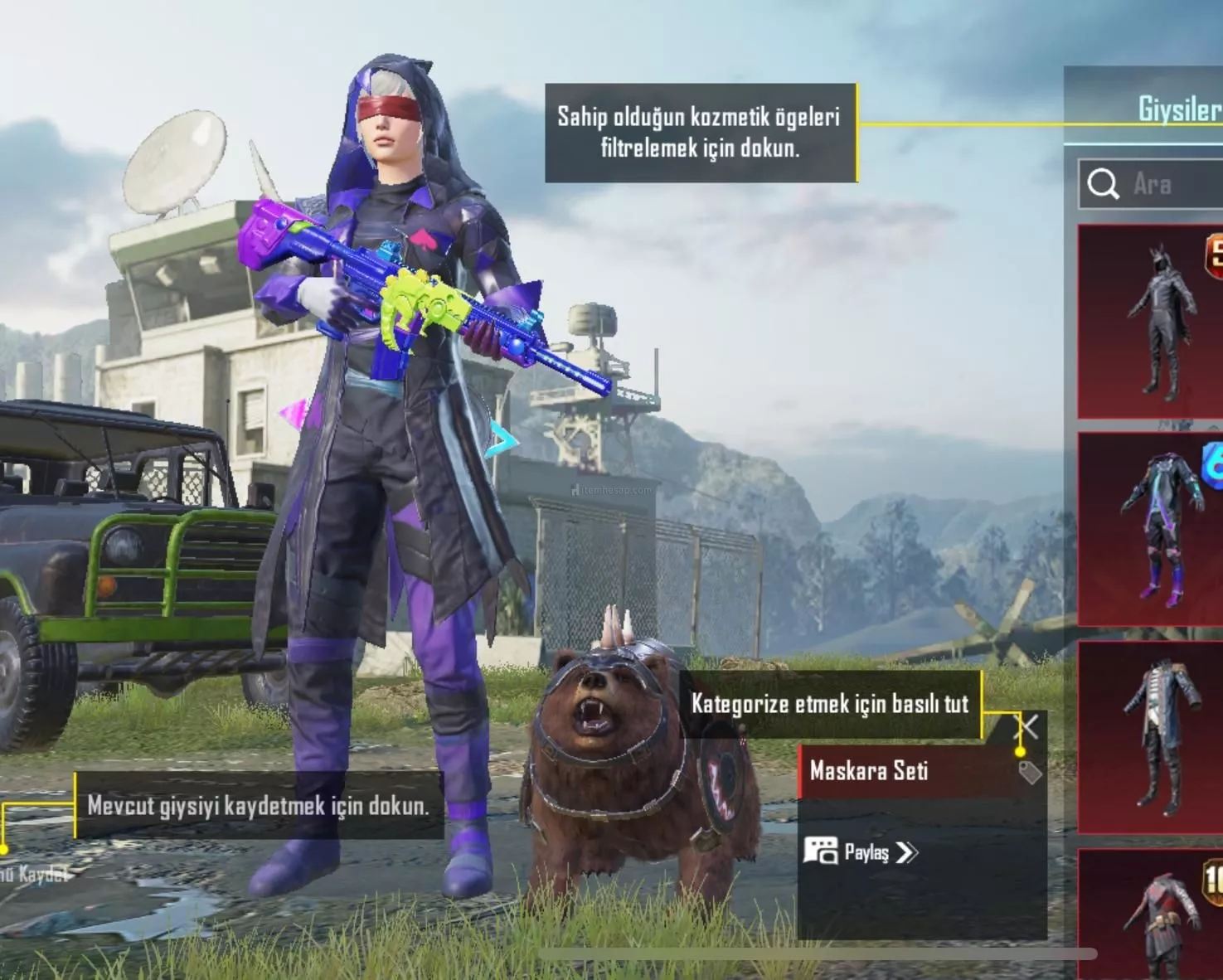Image resolution: width=1223 pixels, height=980 pixels.
Task: Close the Maskara Seti info panel
Action: coord(1027,727)
